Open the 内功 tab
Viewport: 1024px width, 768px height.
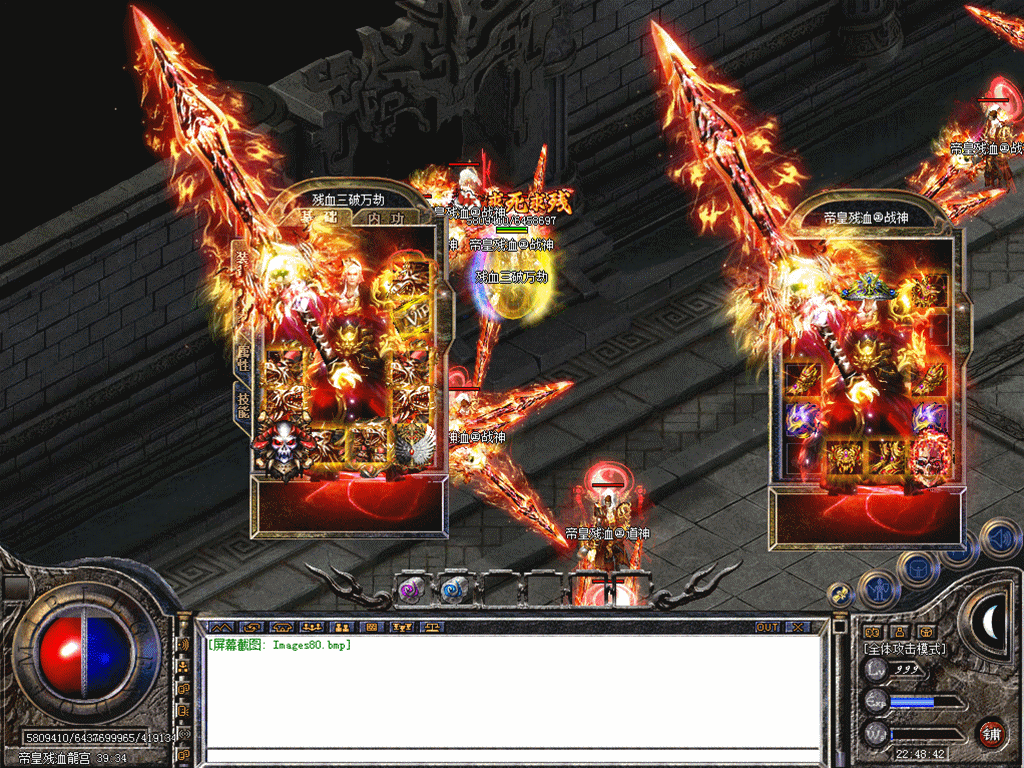385,218
